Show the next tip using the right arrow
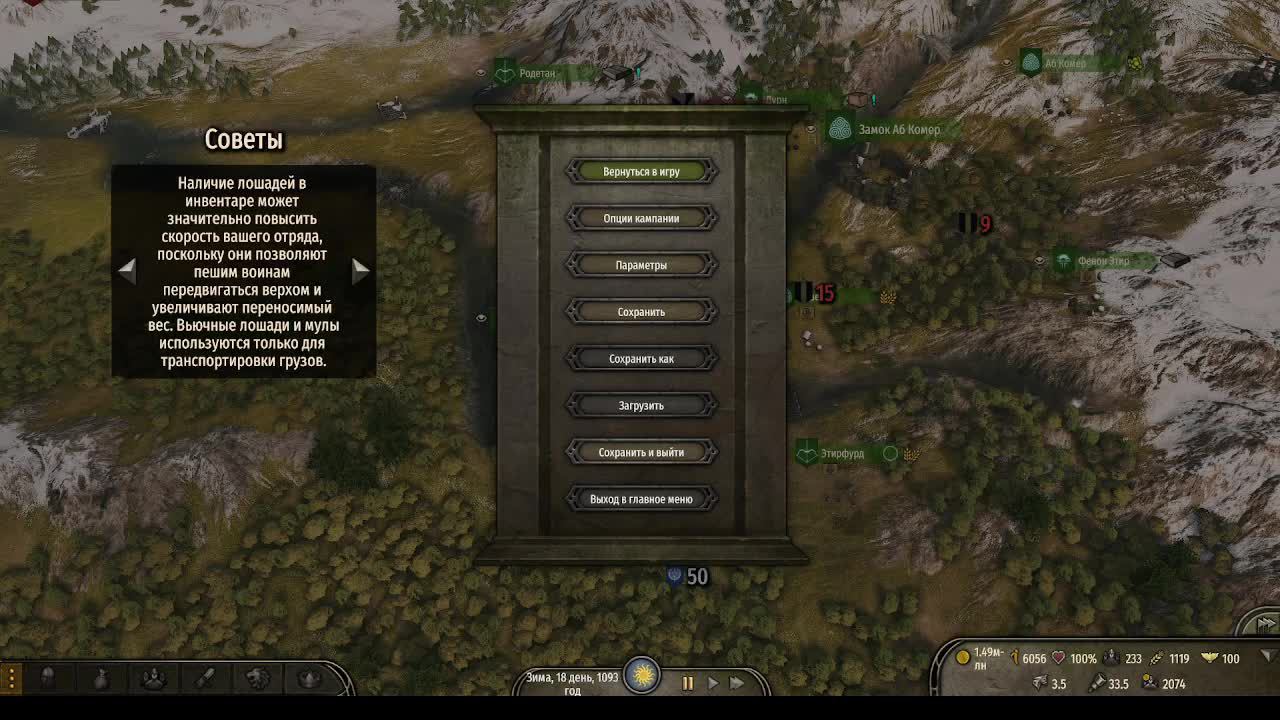Viewport: 1280px width, 720px height. click(x=360, y=269)
